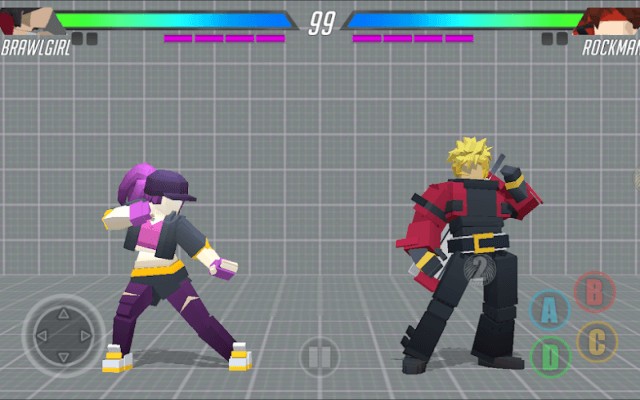The width and height of the screenshot is (640, 400).
Task: Pause the fight with the pause button
Action: point(319,355)
